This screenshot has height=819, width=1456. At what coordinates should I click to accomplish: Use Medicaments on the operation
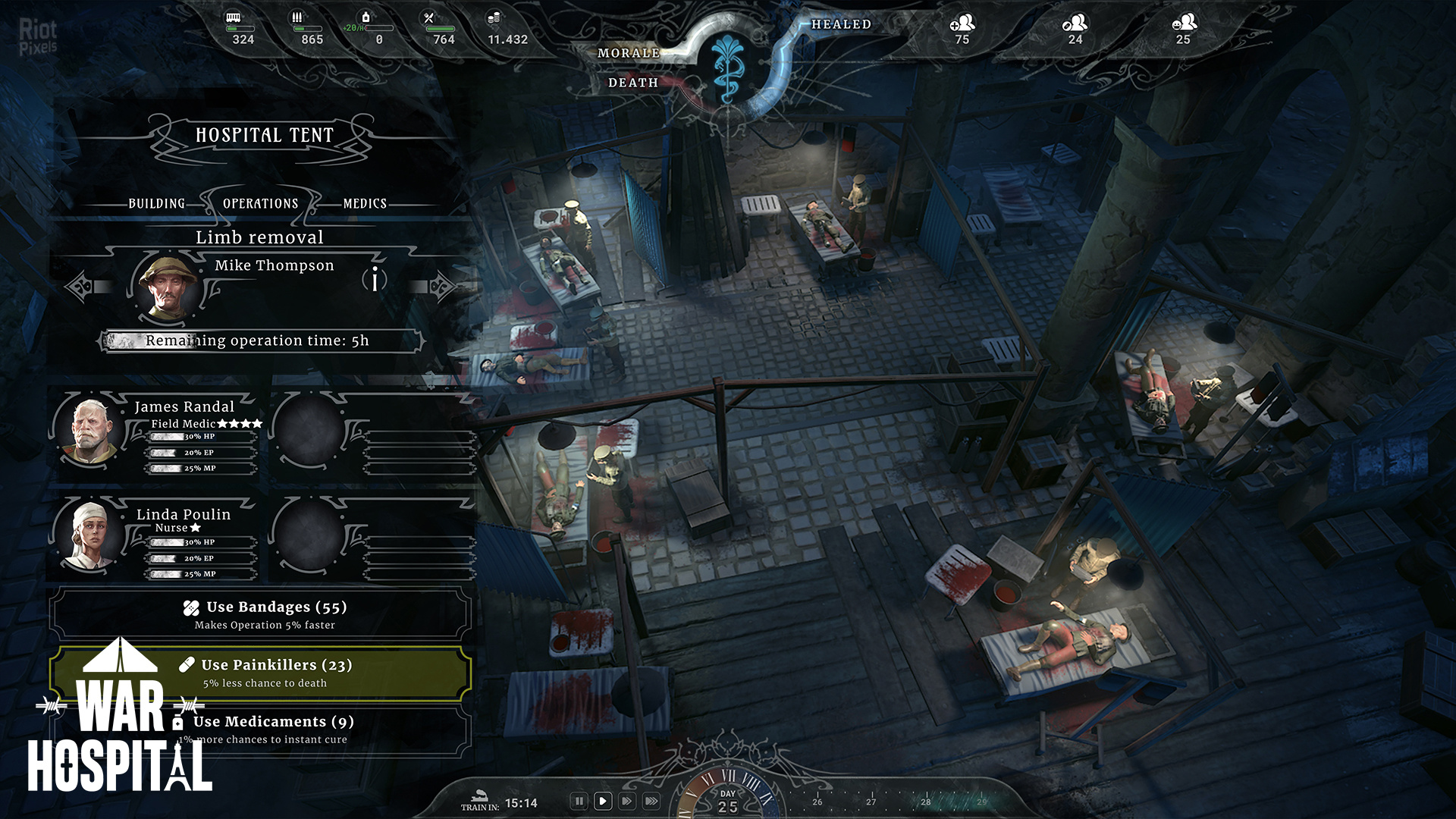click(x=262, y=730)
